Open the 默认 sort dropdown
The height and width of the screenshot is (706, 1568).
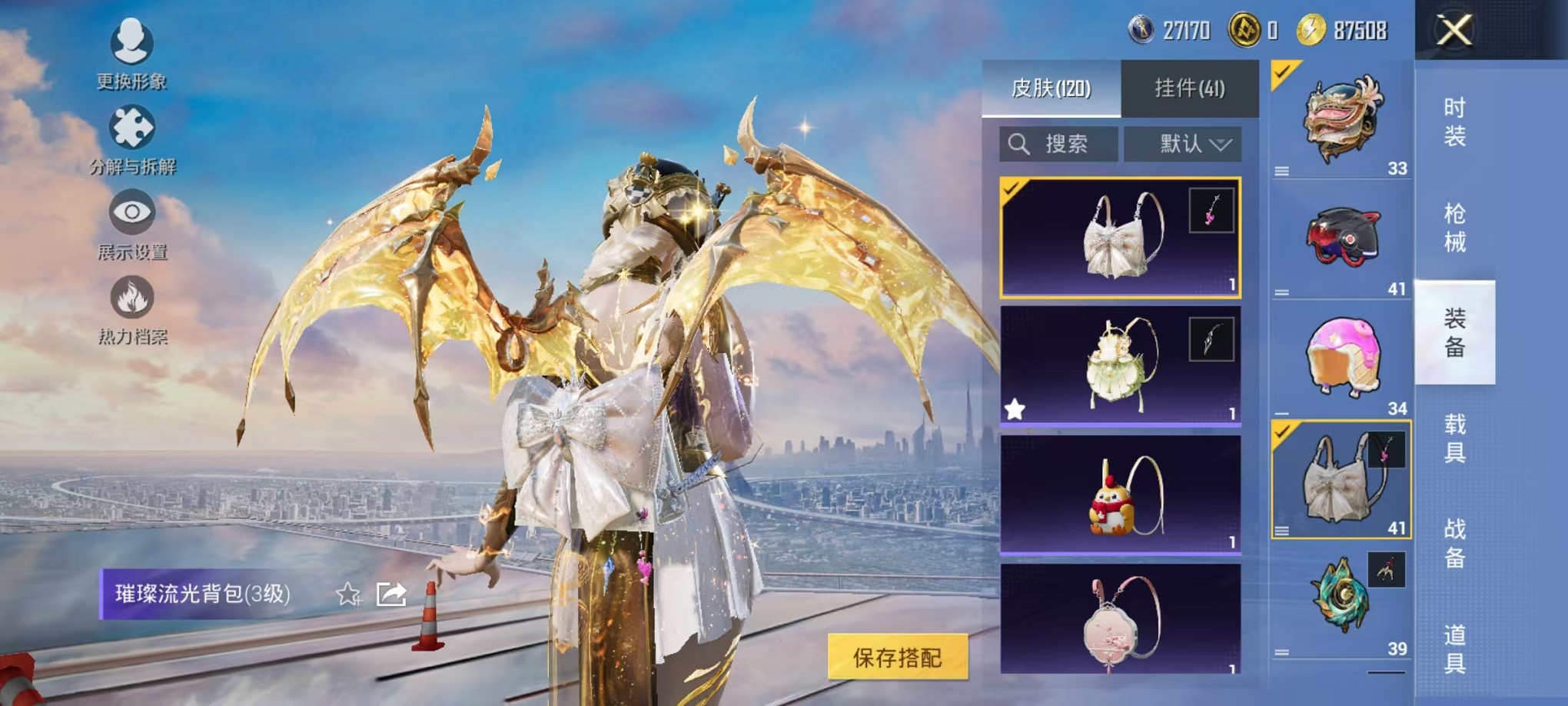[x=1183, y=144]
